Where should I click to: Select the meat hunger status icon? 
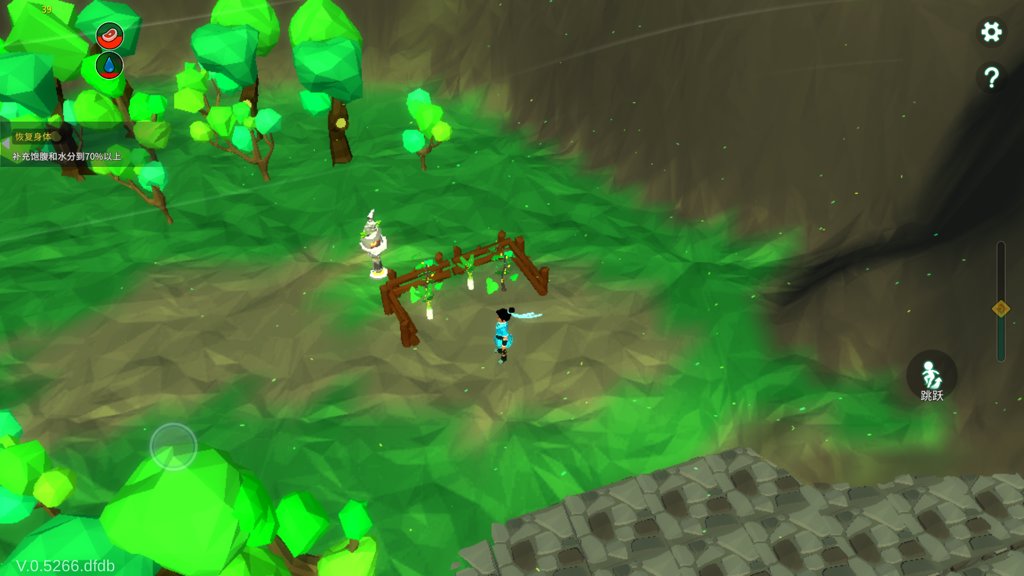click(109, 36)
